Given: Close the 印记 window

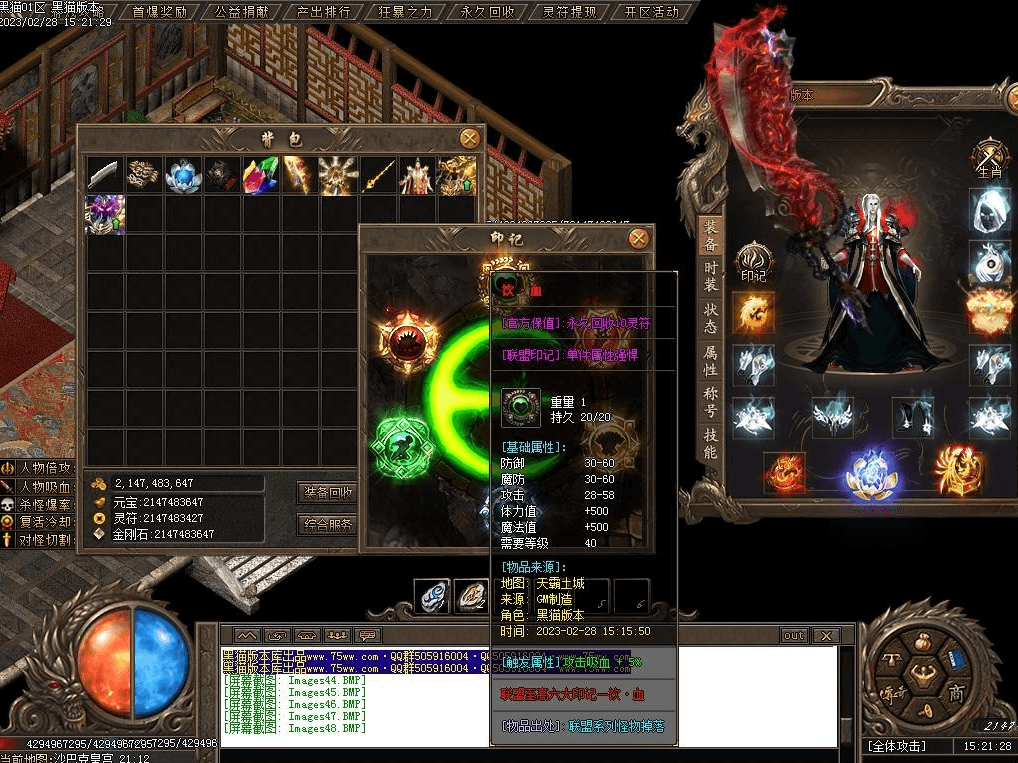Looking at the screenshot, I should 638,238.
